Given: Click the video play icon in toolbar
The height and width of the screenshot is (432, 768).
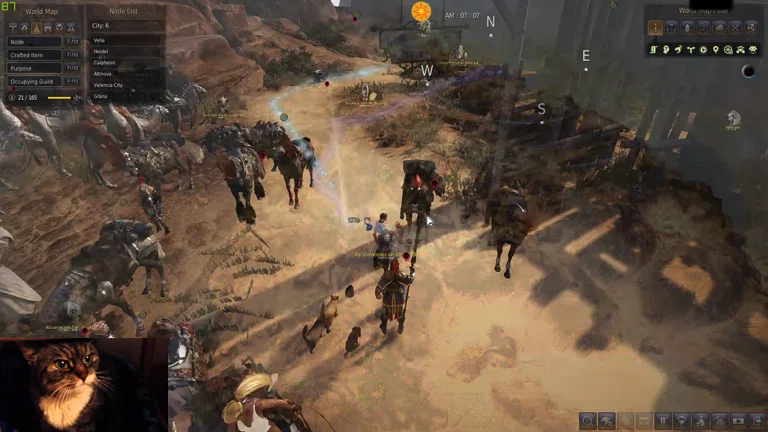Looking at the screenshot, I should pyautogui.click(x=738, y=421).
